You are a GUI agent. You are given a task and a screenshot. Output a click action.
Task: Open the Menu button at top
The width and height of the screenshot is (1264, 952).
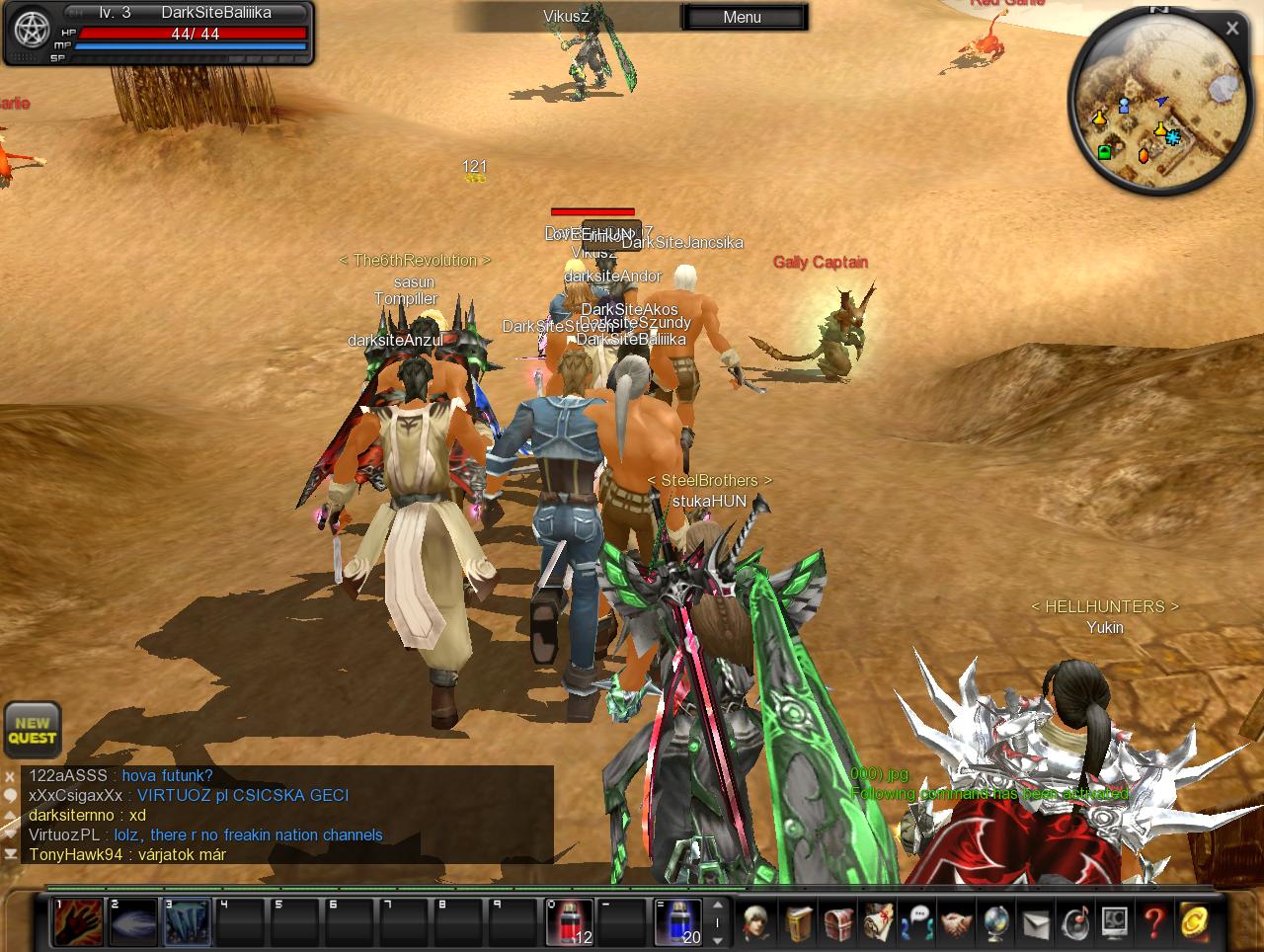(x=743, y=17)
